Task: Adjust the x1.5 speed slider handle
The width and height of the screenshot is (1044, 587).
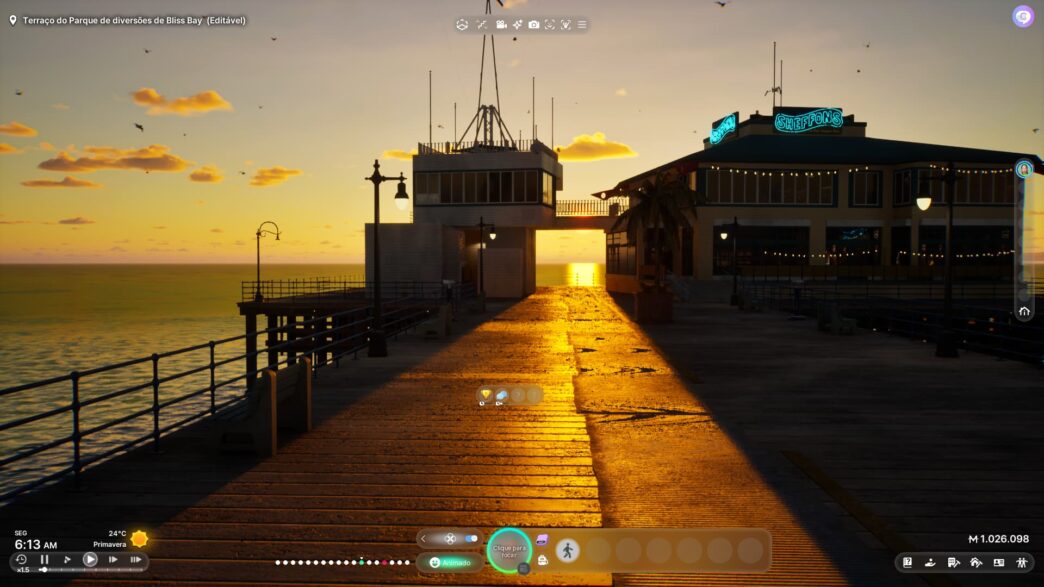Action: pos(43,570)
